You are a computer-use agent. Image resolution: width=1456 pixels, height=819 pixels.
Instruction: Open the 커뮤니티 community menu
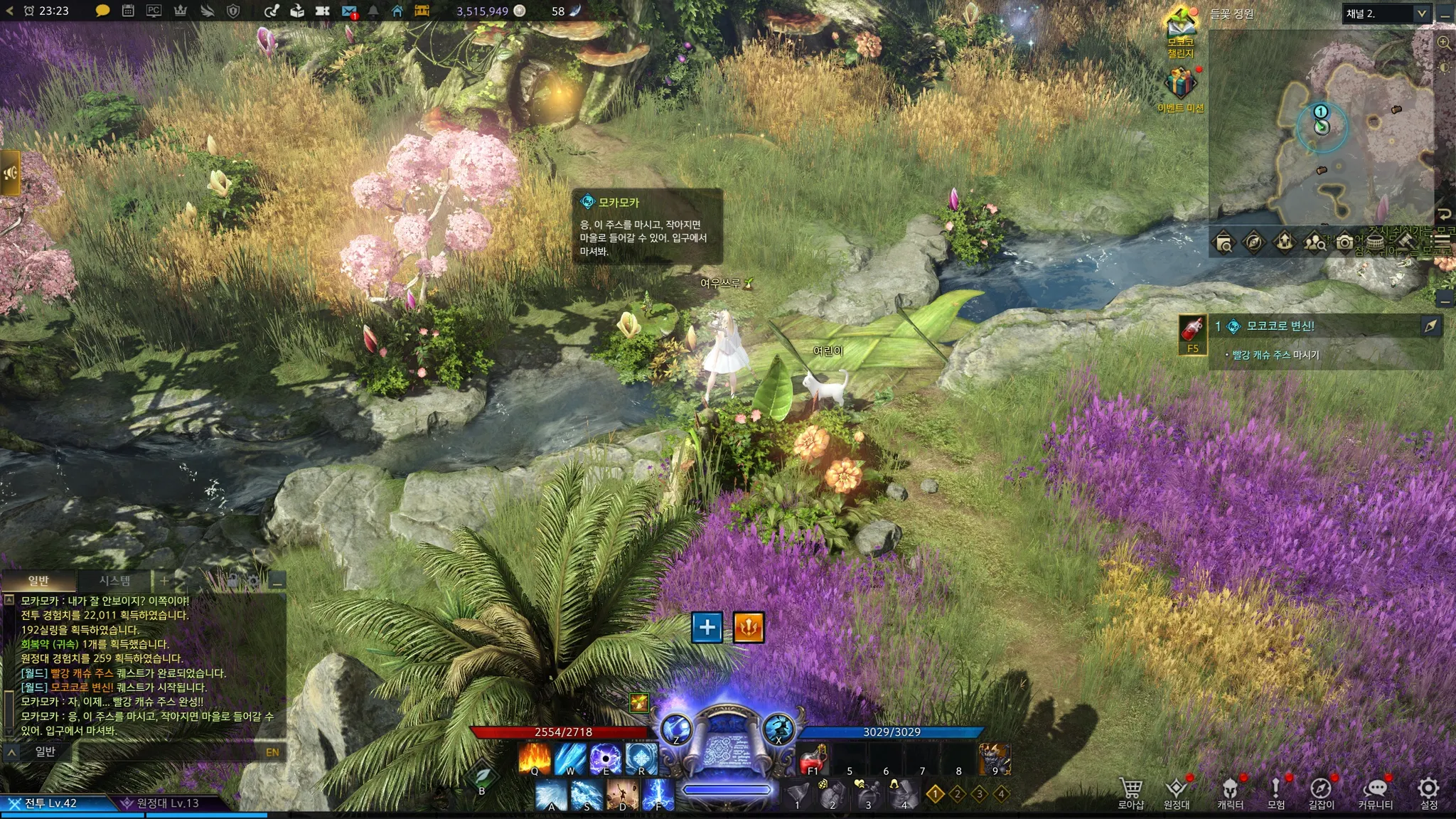(x=1375, y=792)
